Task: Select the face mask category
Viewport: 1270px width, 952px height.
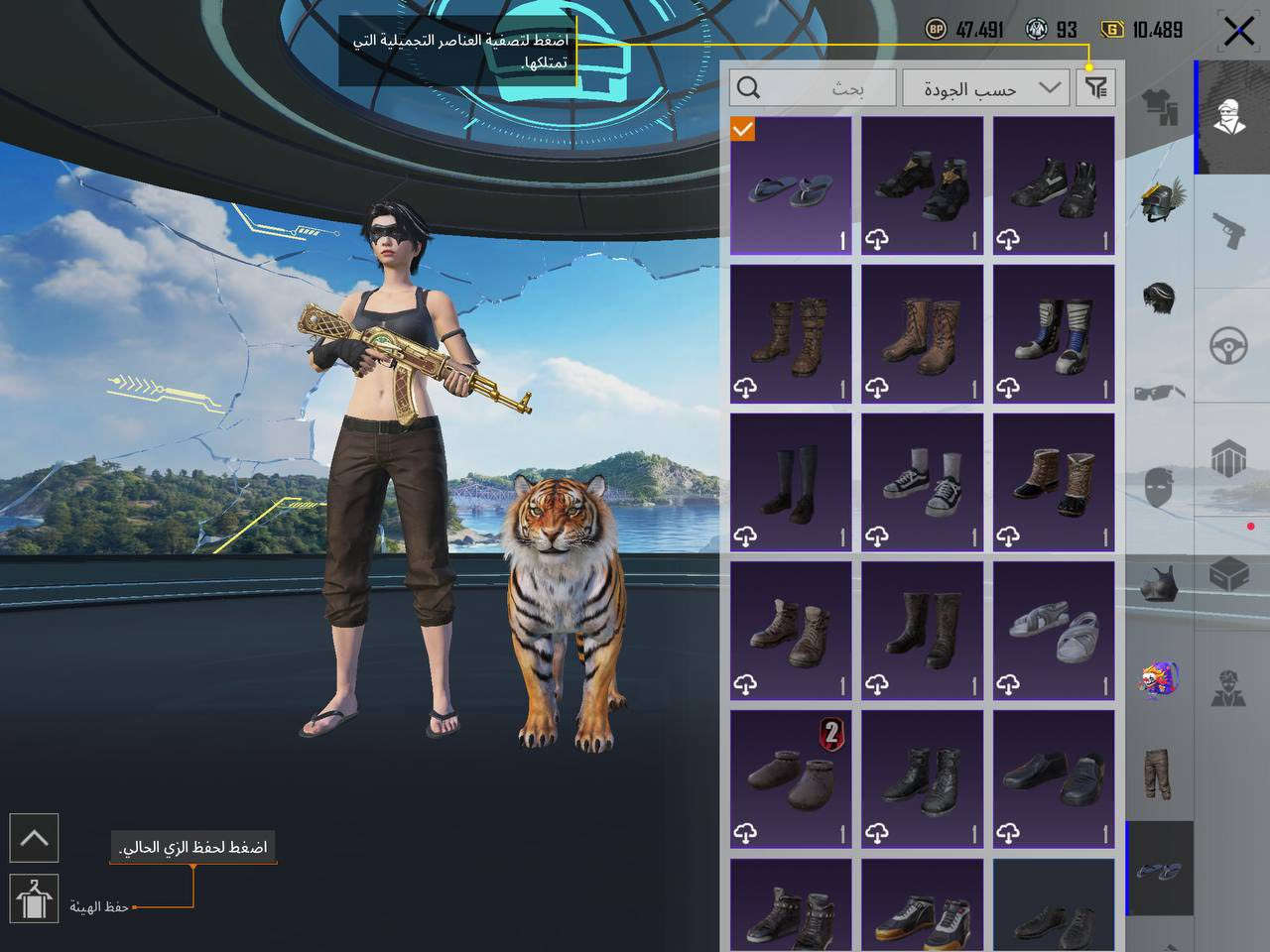Action: click(1160, 488)
